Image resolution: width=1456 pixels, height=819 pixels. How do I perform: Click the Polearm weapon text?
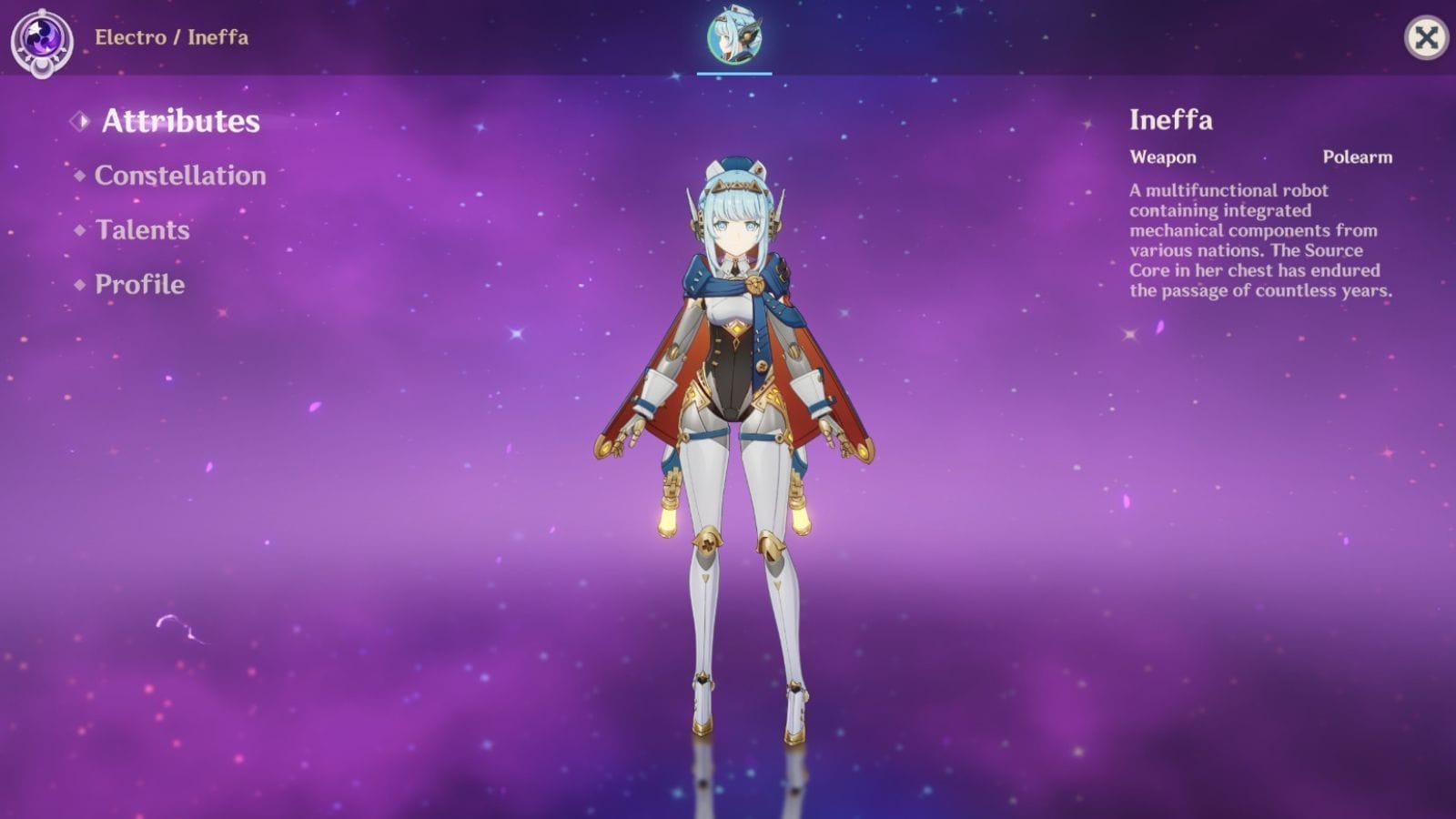tap(1358, 157)
